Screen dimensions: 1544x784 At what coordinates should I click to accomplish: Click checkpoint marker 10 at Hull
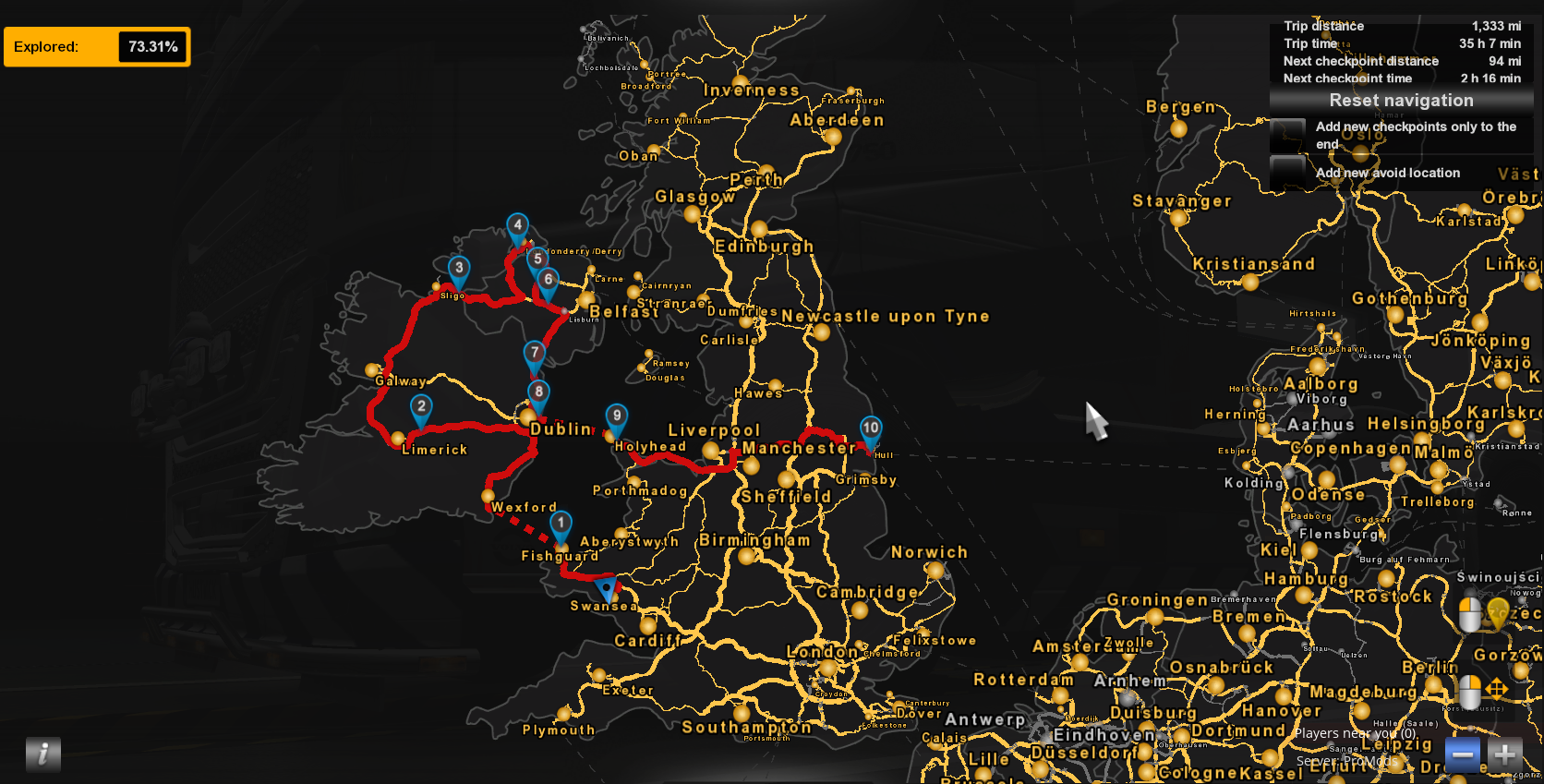pyautogui.click(x=871, y=429)
